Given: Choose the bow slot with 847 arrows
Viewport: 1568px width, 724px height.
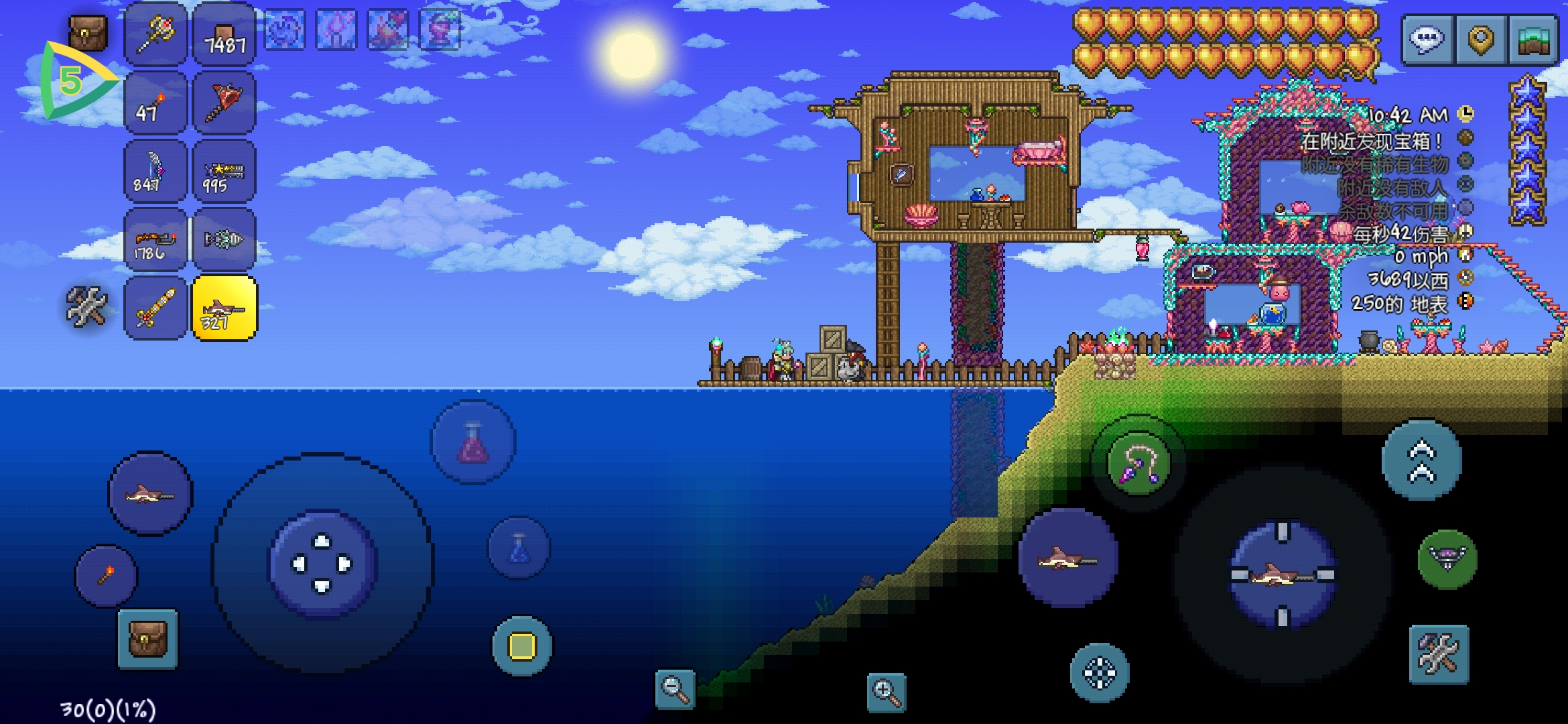Looking at the screenshot, I should (155, 172).
